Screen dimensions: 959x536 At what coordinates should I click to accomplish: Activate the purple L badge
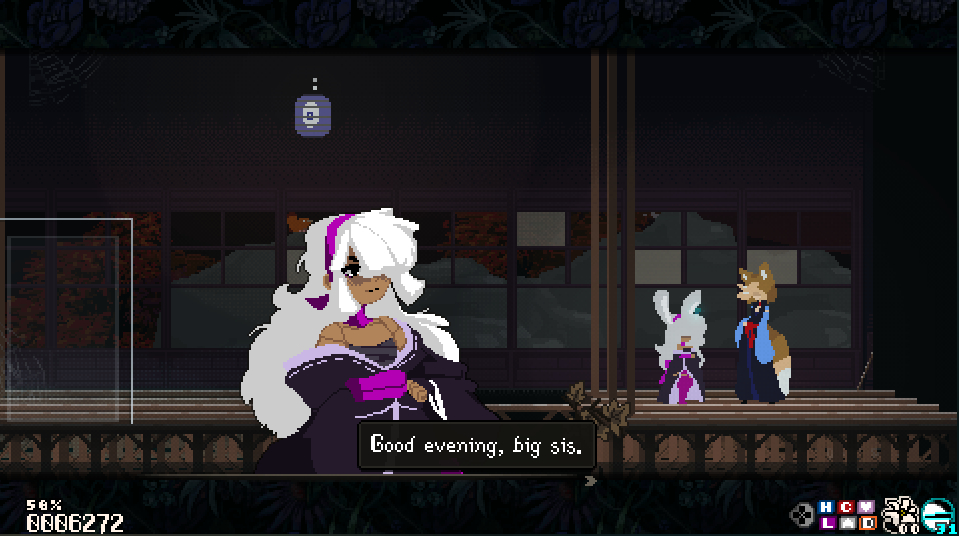coord(827,522)
